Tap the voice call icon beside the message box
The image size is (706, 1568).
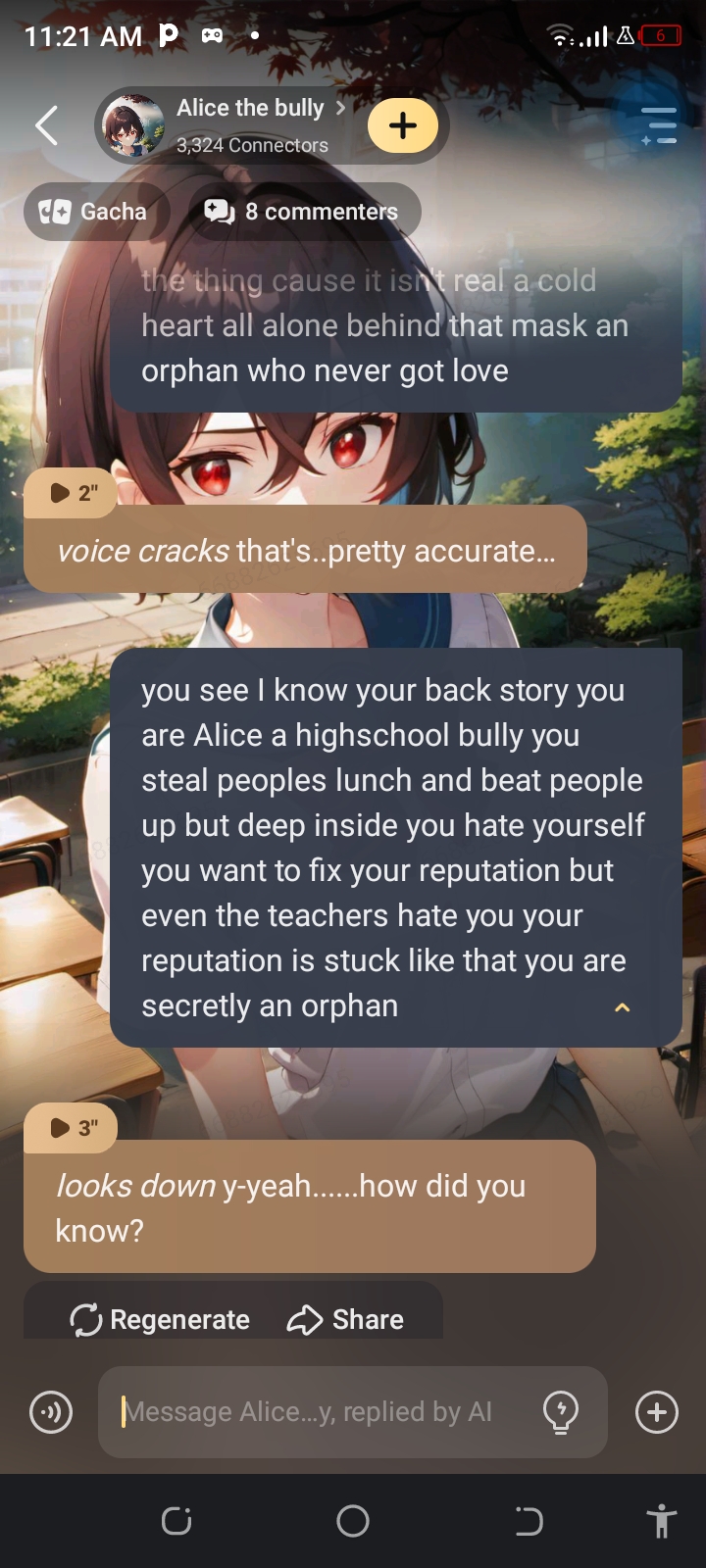click(51, 1412)
